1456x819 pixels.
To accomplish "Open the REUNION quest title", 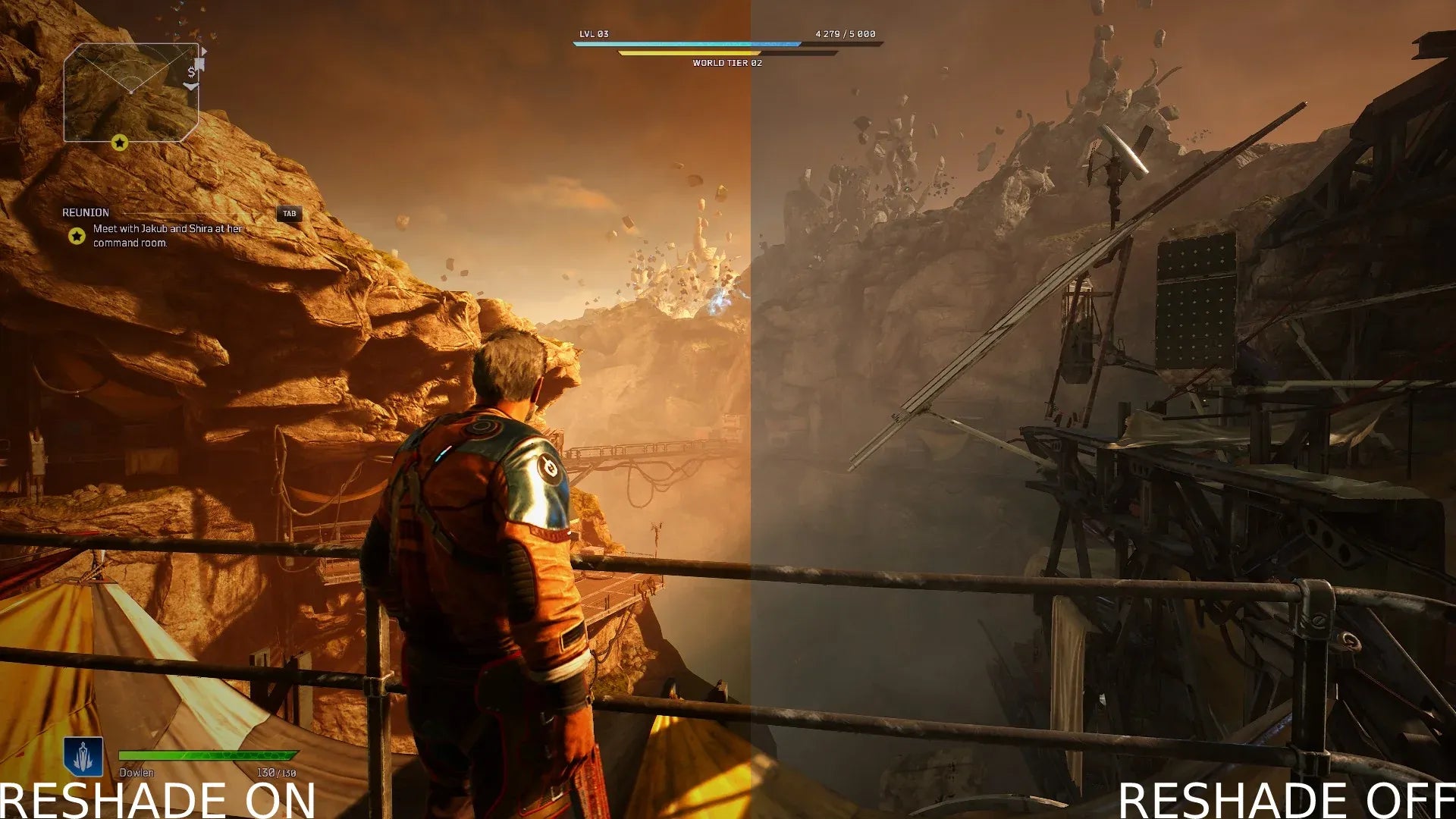I will [x=85, y=212].
